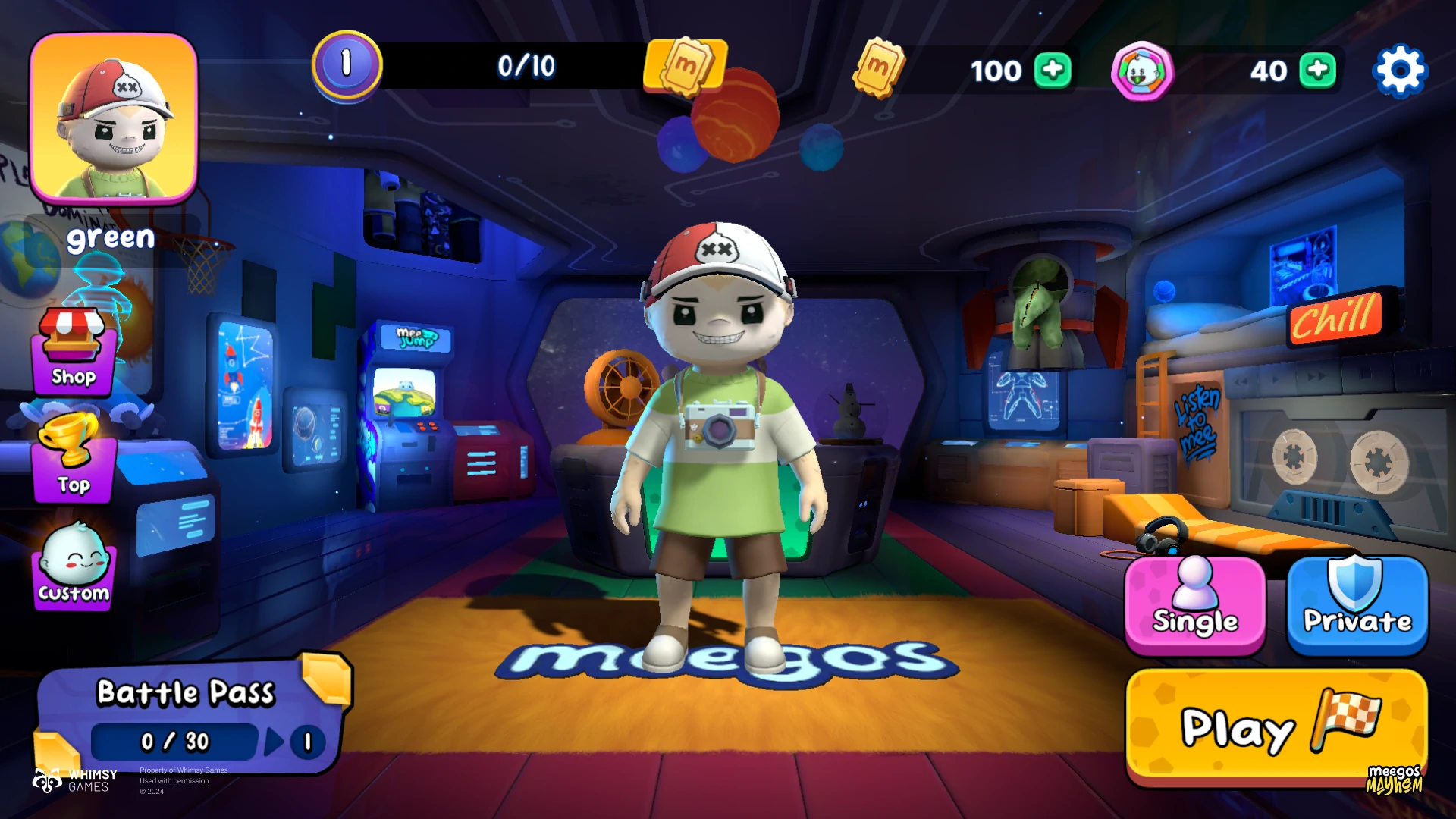Start a match with the Play button
Image resolution: width=1456 pixels, height=819 pixels.
click(1276, 728)
